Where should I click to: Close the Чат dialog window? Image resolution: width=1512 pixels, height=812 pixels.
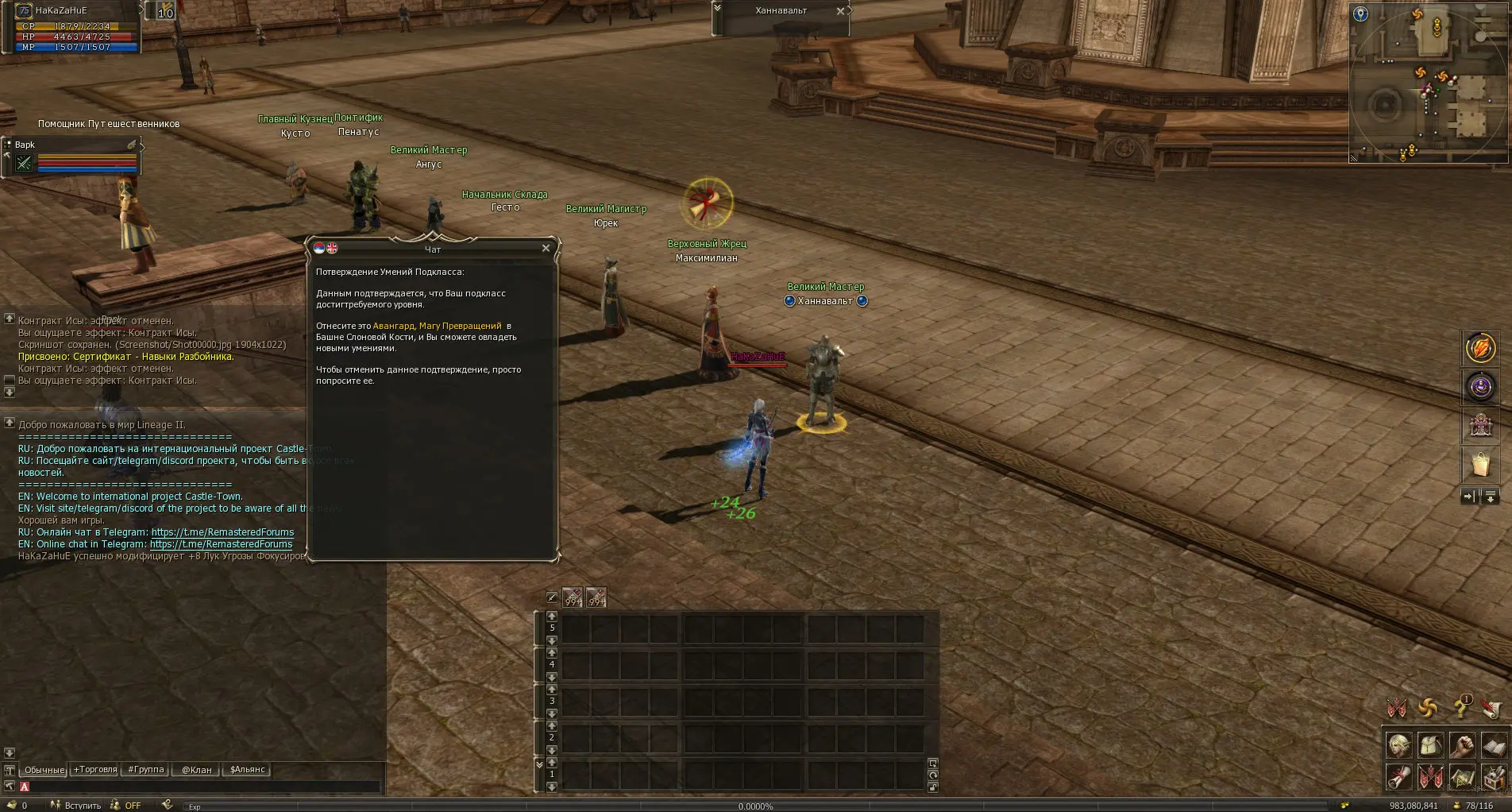coord(546,249)
